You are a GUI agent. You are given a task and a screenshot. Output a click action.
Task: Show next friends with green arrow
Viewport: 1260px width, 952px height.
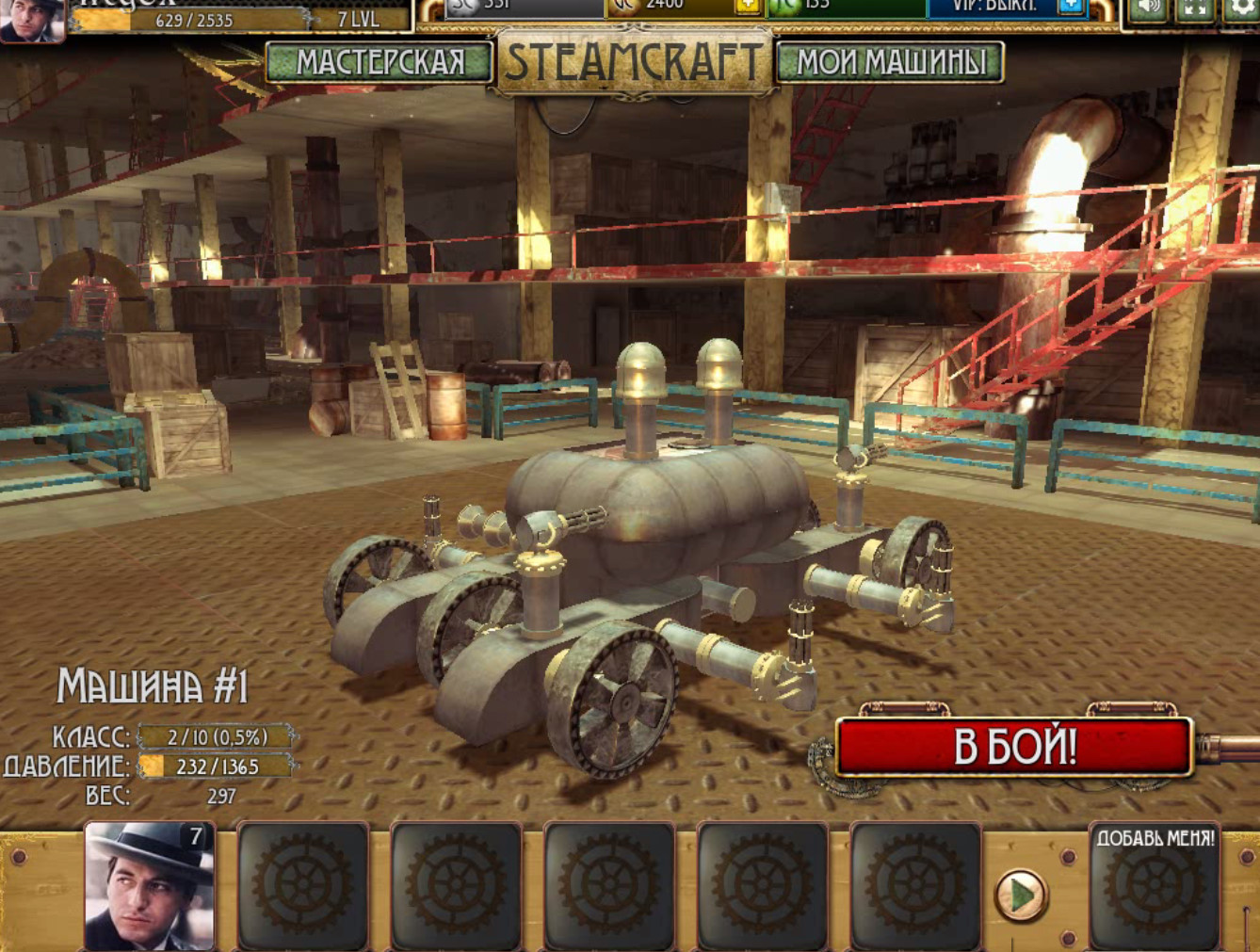[1021, 894]
